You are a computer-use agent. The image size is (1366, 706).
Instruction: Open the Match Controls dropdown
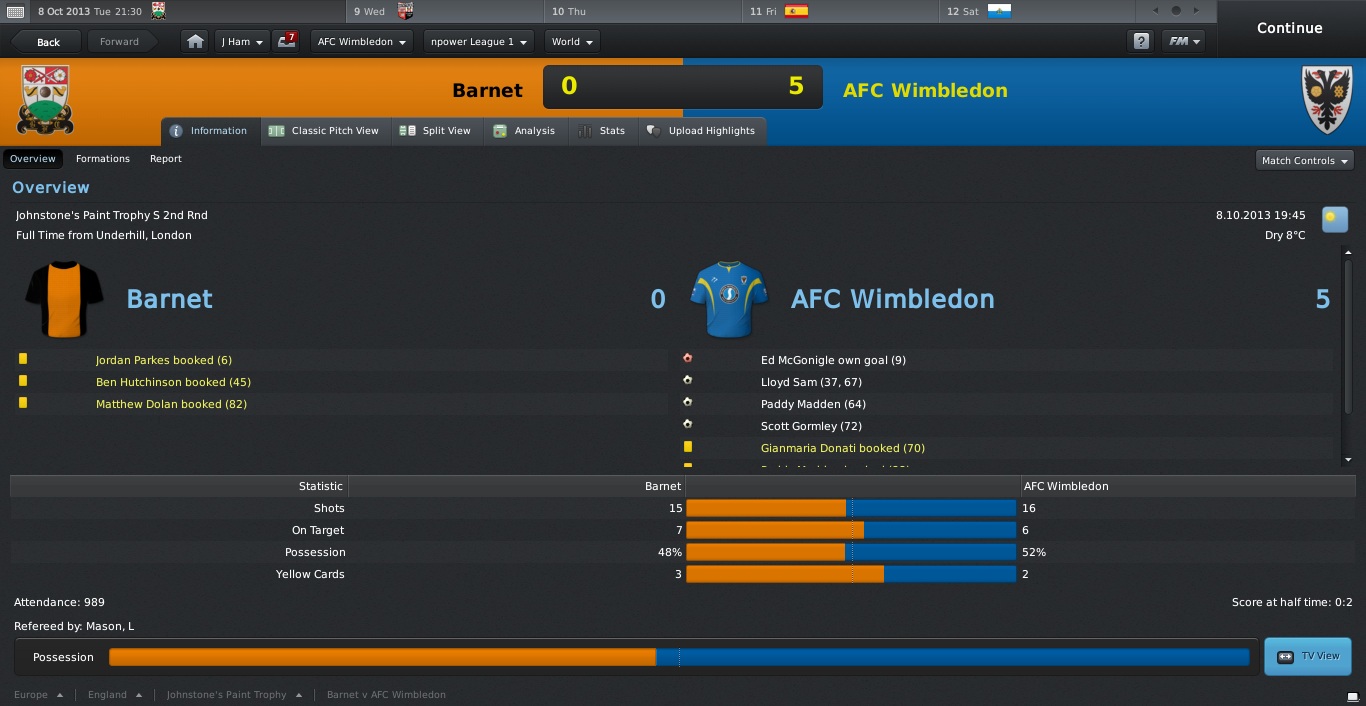click(1304, 160)
